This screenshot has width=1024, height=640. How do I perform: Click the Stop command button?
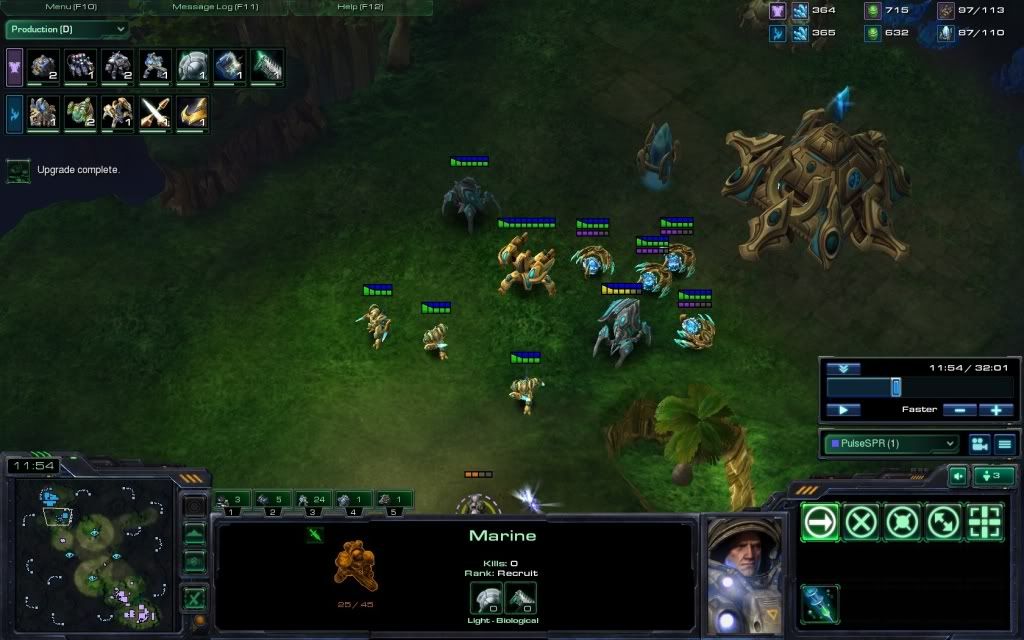coord(861,521)
